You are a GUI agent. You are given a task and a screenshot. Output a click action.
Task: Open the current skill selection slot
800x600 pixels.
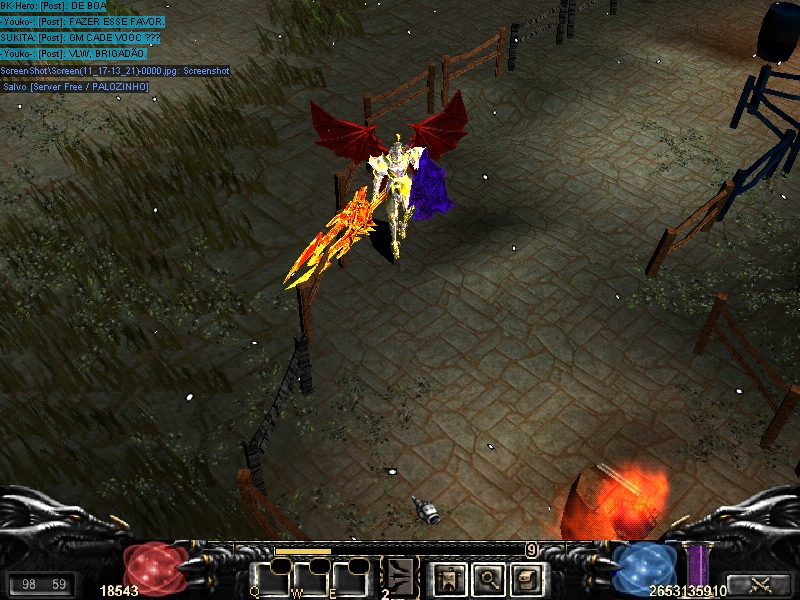[402, 578]
